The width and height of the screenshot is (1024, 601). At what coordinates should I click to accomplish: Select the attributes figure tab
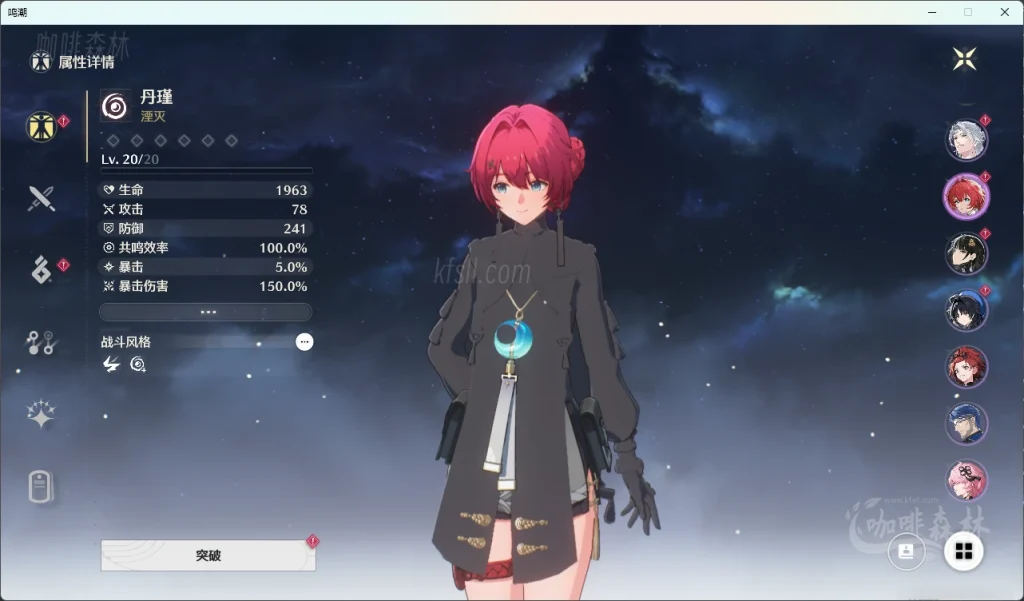click(x=41, y=126)
